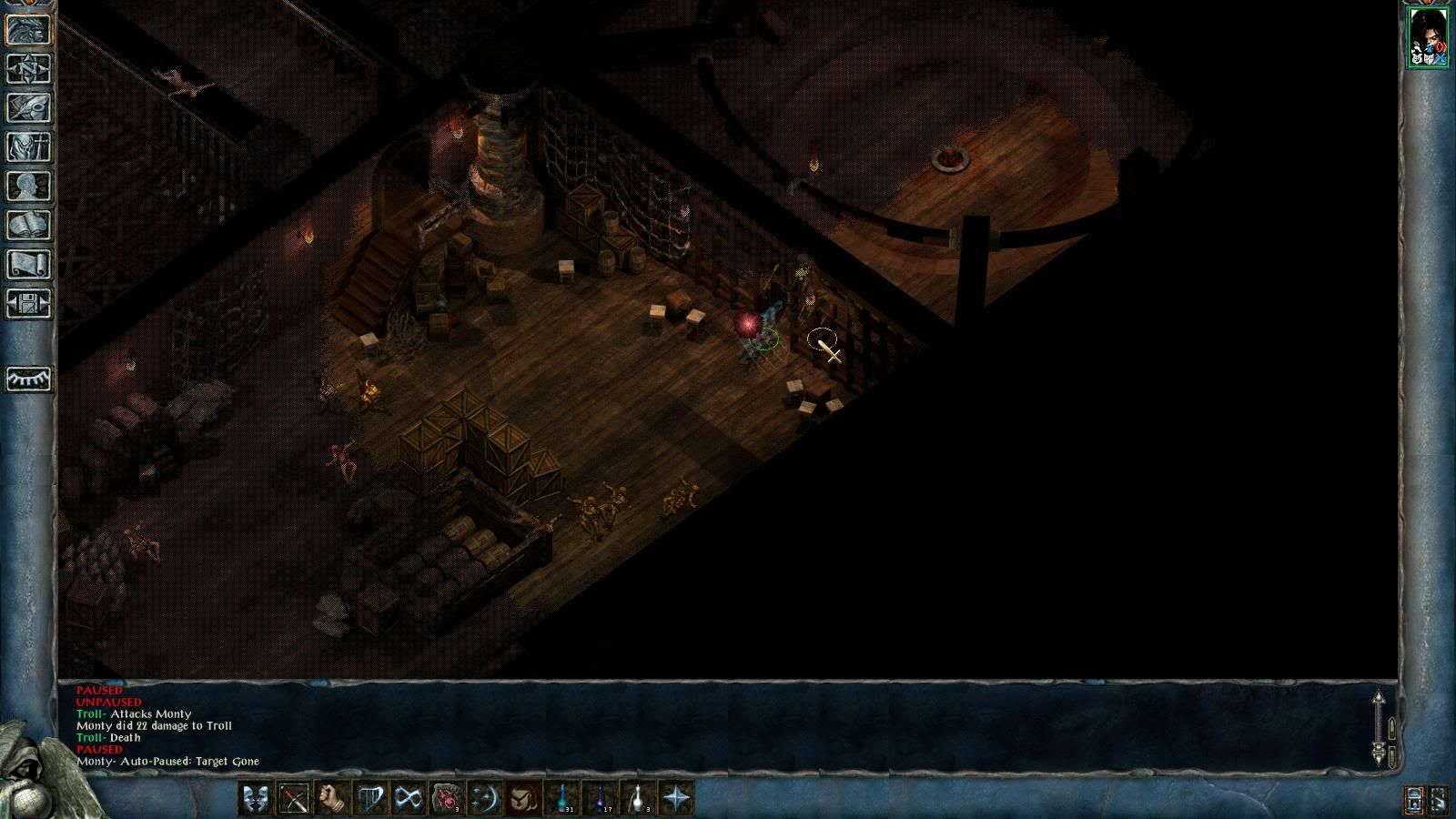Activate the four-pointed star ability
This screenshot has height=819, width=1456.
click(678, 798)
